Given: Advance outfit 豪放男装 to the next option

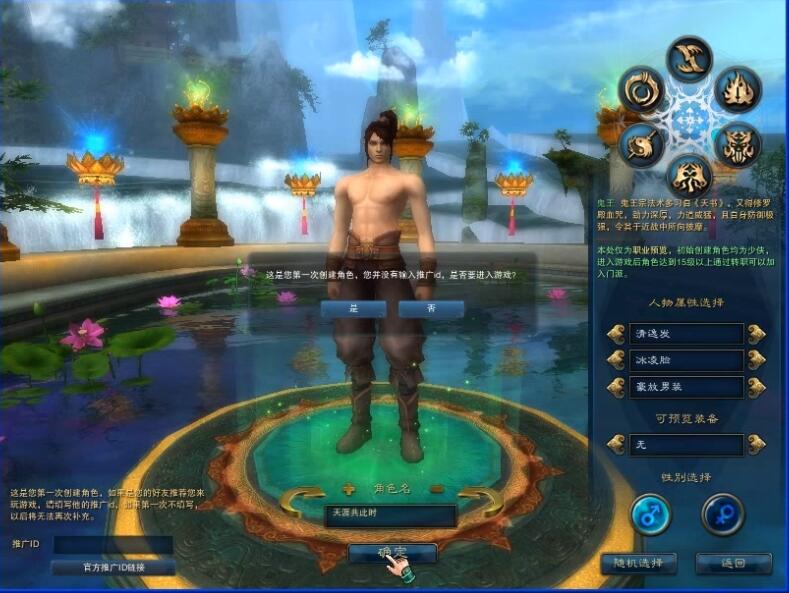Looking at the screenshot, I should coord(756,386).
